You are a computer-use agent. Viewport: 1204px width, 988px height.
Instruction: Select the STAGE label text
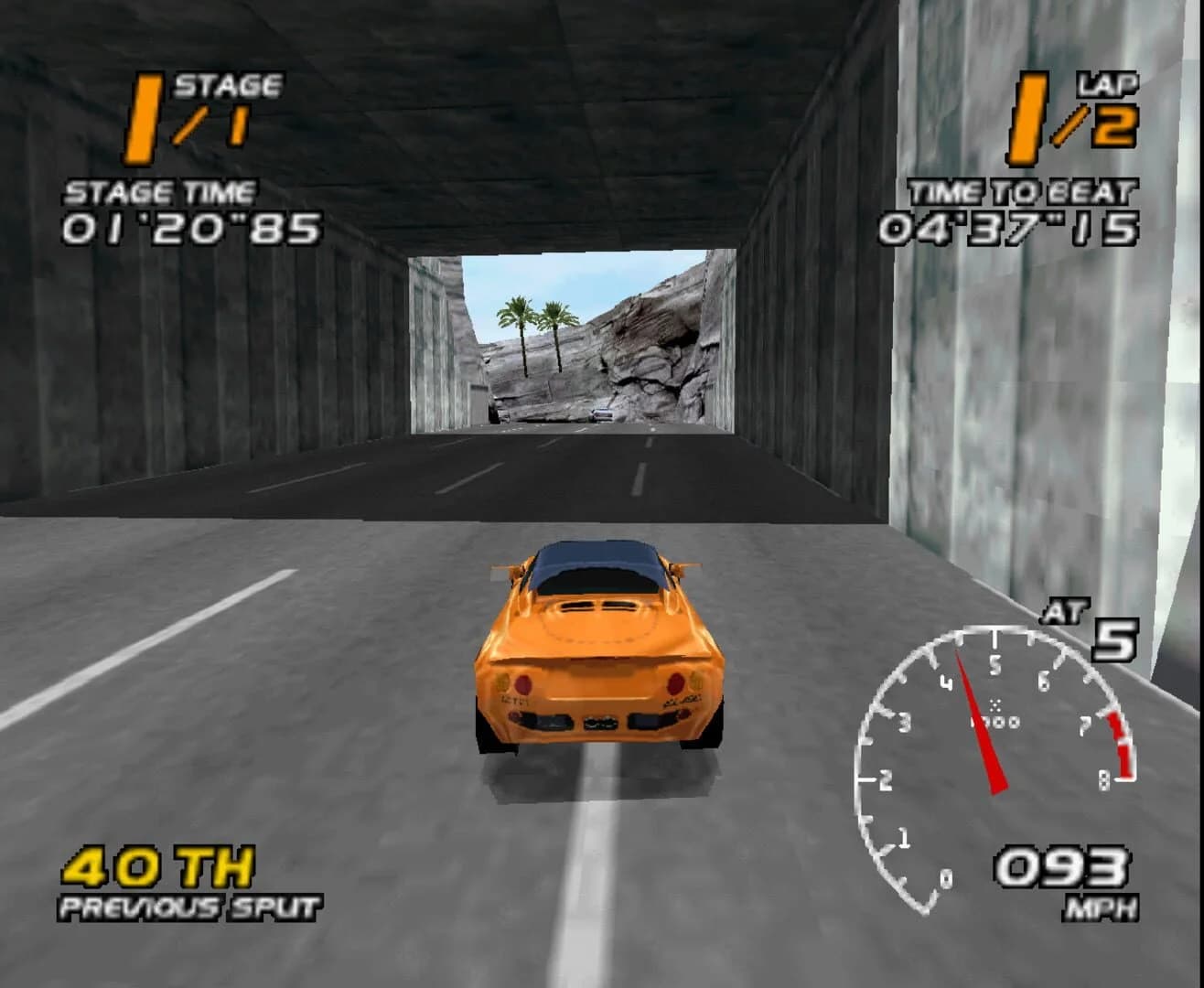point(229,84)
